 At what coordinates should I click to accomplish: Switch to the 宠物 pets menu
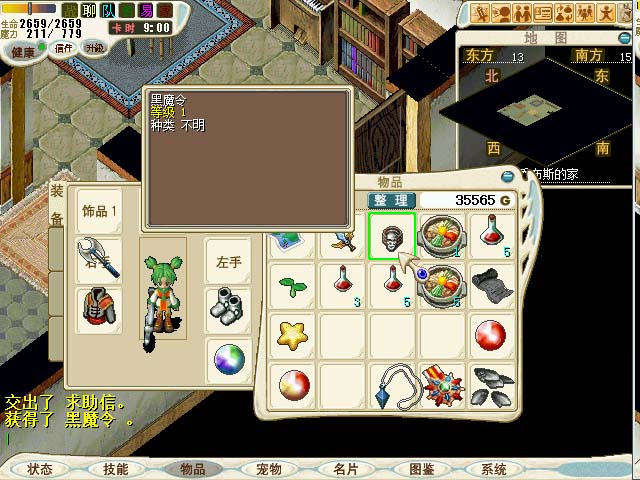(269, 468)
